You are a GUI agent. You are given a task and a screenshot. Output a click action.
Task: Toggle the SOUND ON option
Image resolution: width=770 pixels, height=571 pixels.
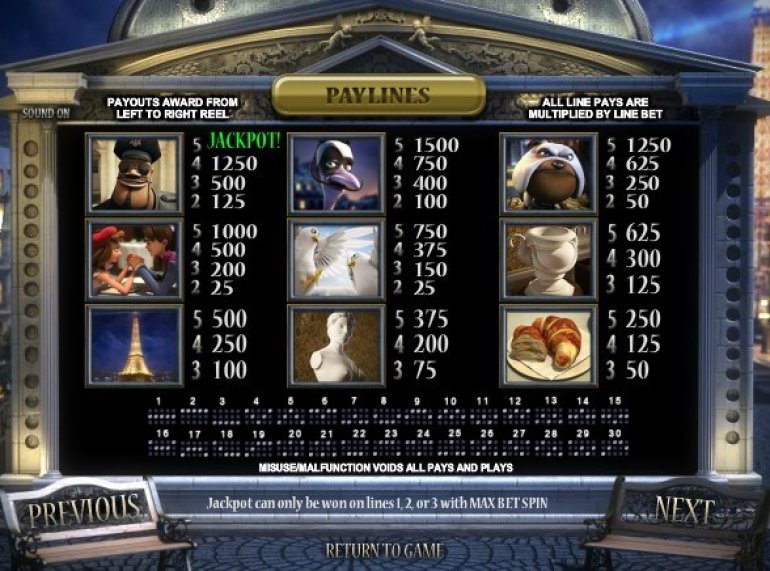pyautogui.click(x=46, y=113)
